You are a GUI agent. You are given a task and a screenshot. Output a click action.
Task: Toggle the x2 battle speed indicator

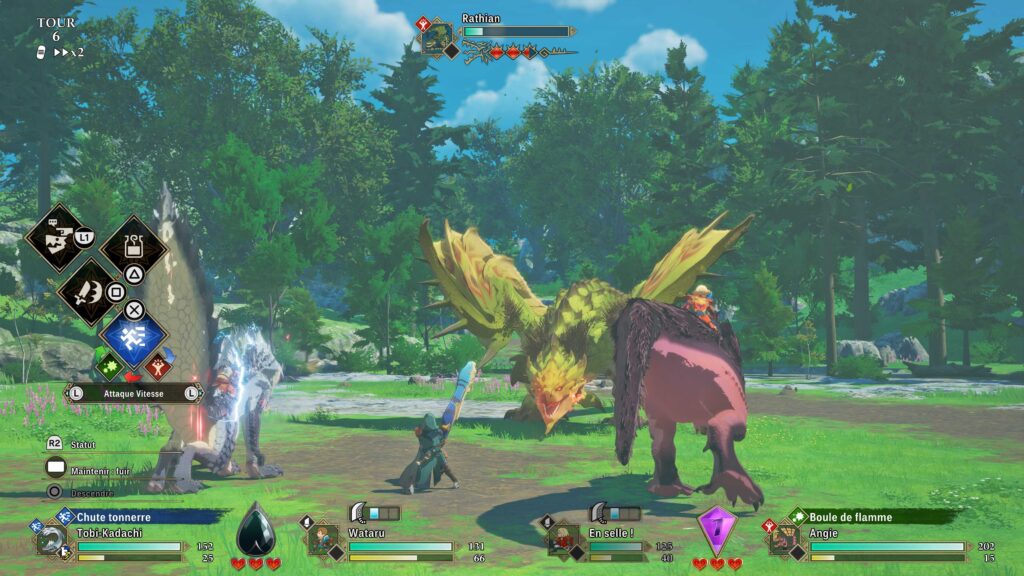68,52
